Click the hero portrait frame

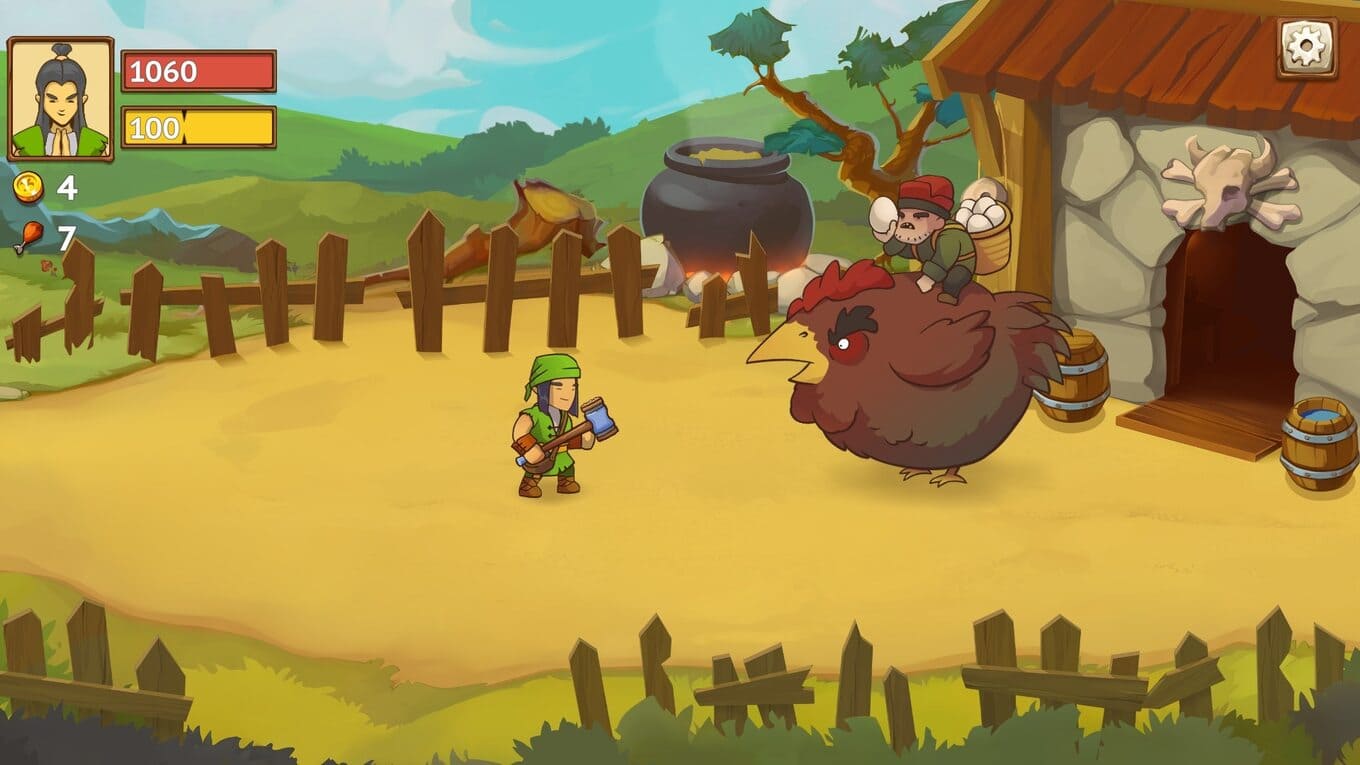point(61,99)
